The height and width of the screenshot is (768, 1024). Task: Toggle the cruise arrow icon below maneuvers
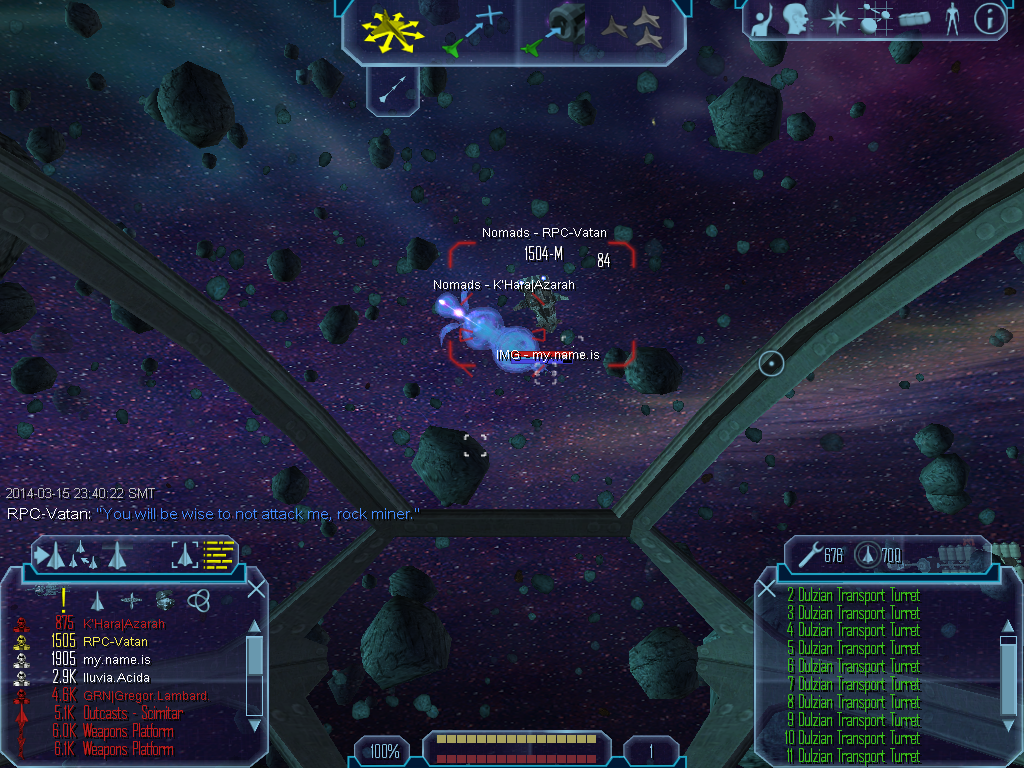tap(391, 89)
